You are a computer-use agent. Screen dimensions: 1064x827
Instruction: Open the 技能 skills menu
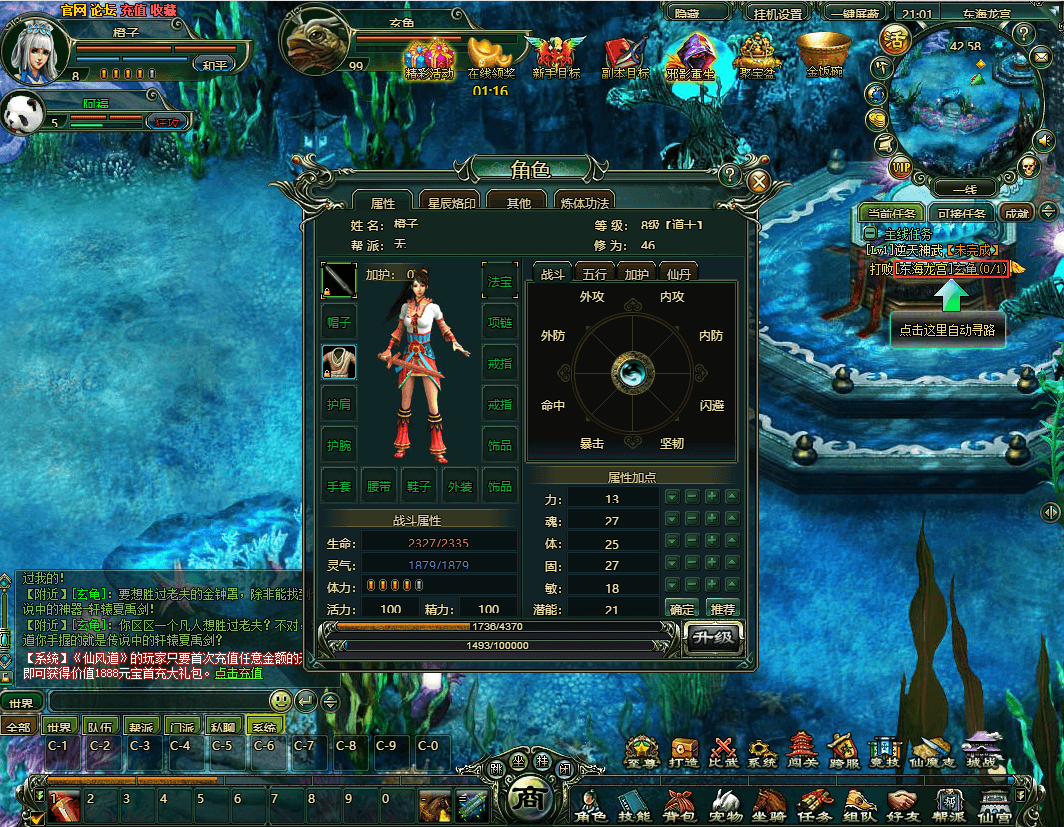[633, 801]
